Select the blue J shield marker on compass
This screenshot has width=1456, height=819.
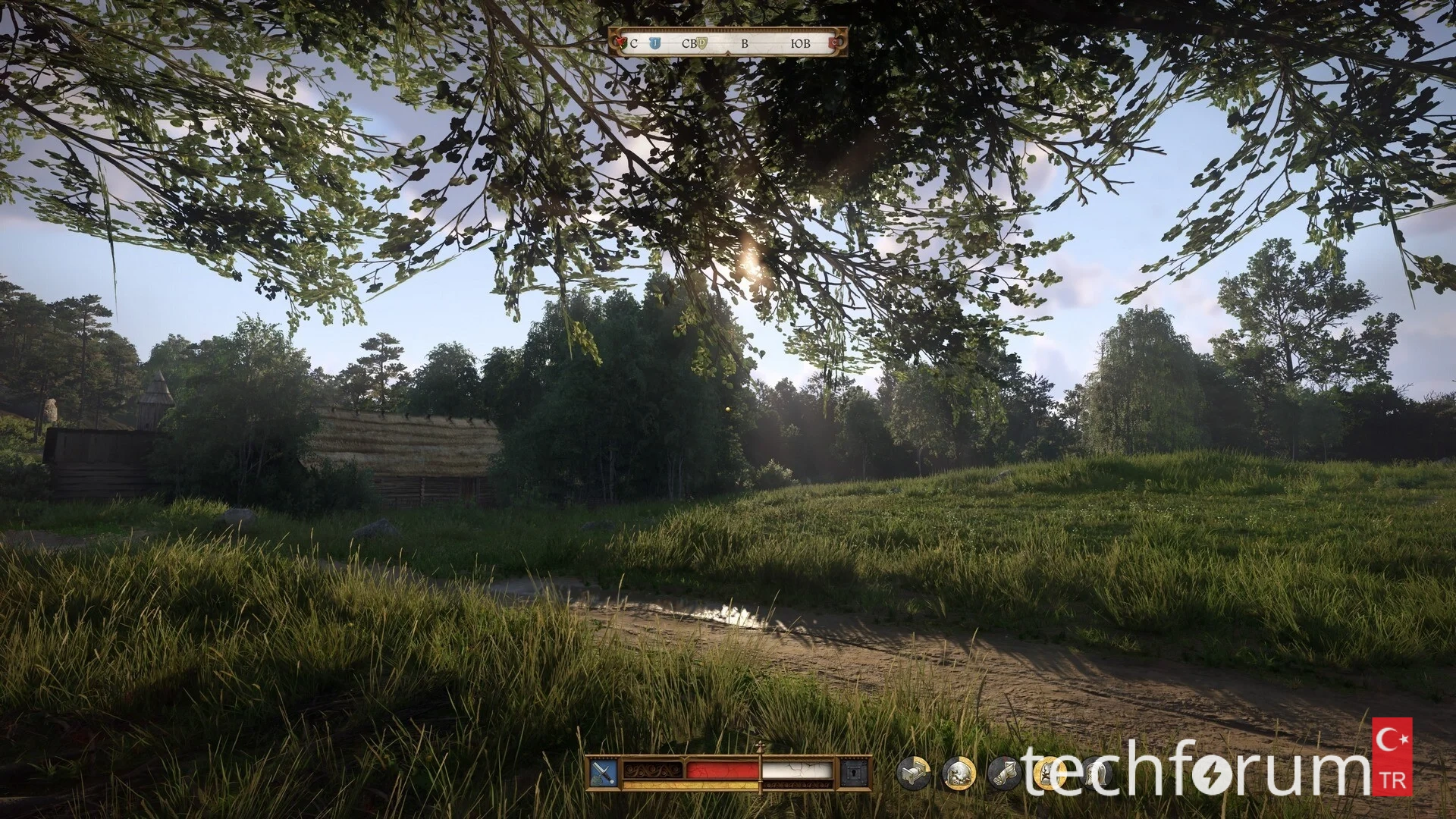coord(654,44)
